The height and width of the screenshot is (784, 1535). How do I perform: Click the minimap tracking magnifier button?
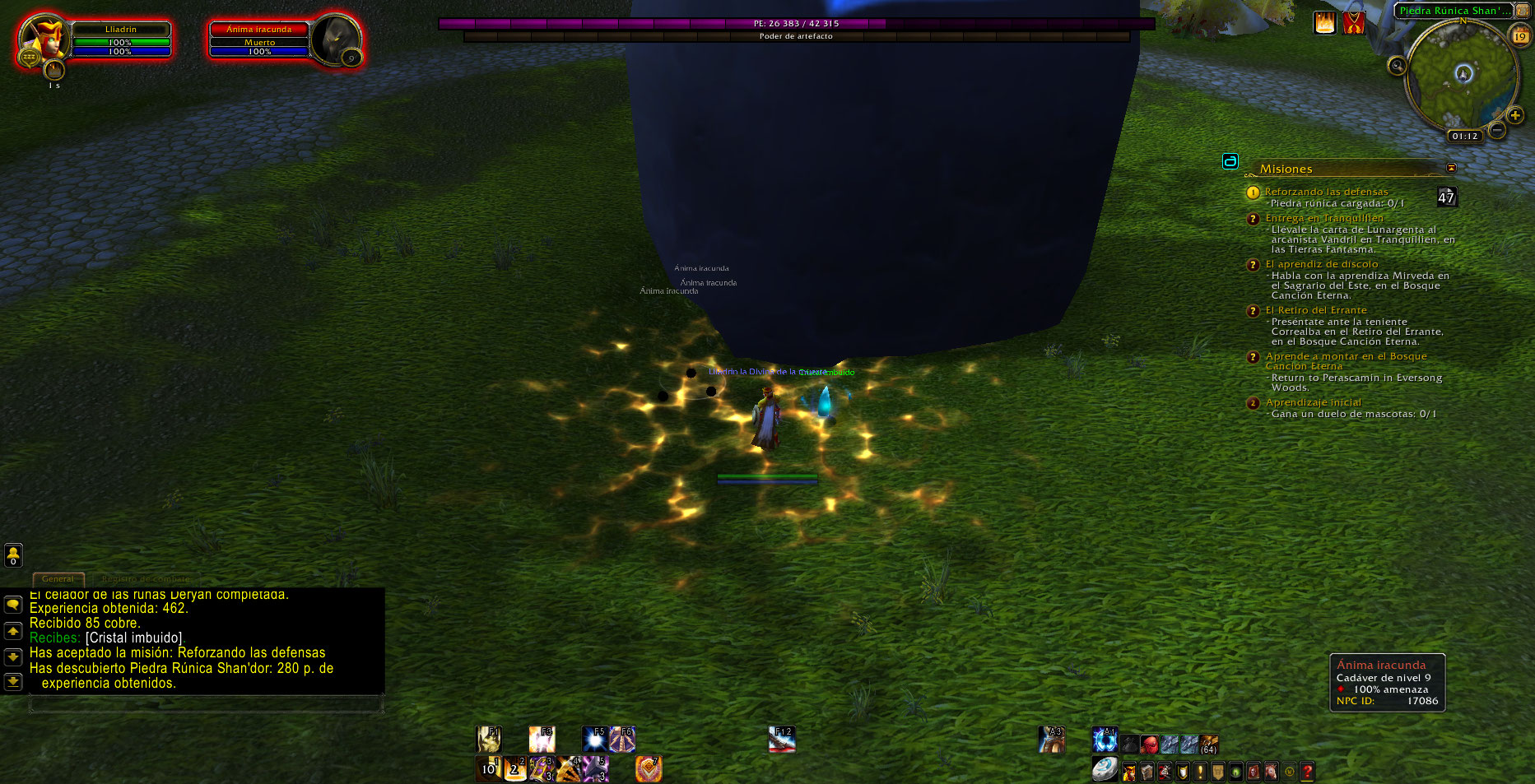click(x=1397, y=66)
